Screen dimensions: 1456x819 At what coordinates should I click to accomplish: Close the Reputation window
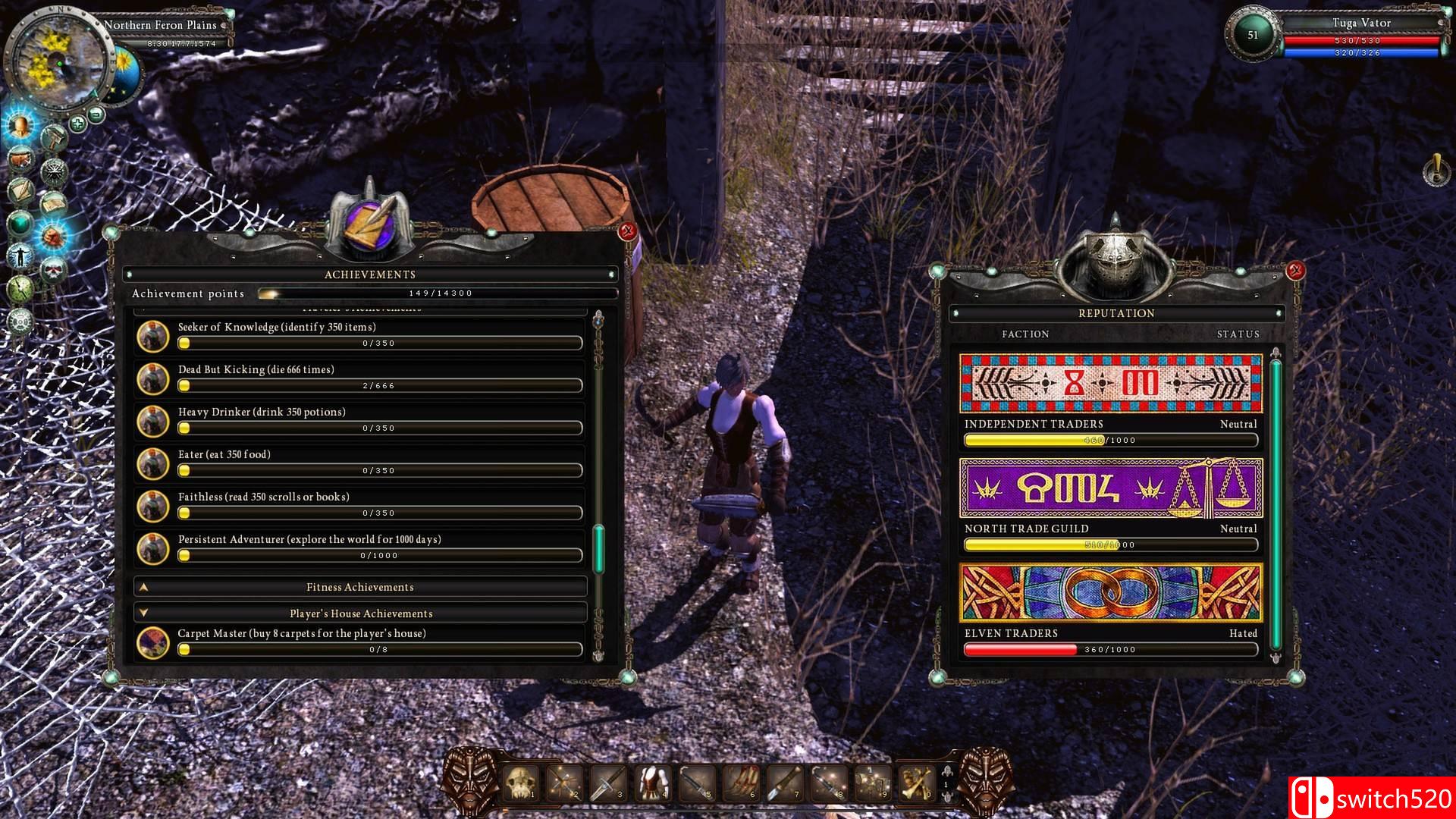click(x=1296, y=270)
